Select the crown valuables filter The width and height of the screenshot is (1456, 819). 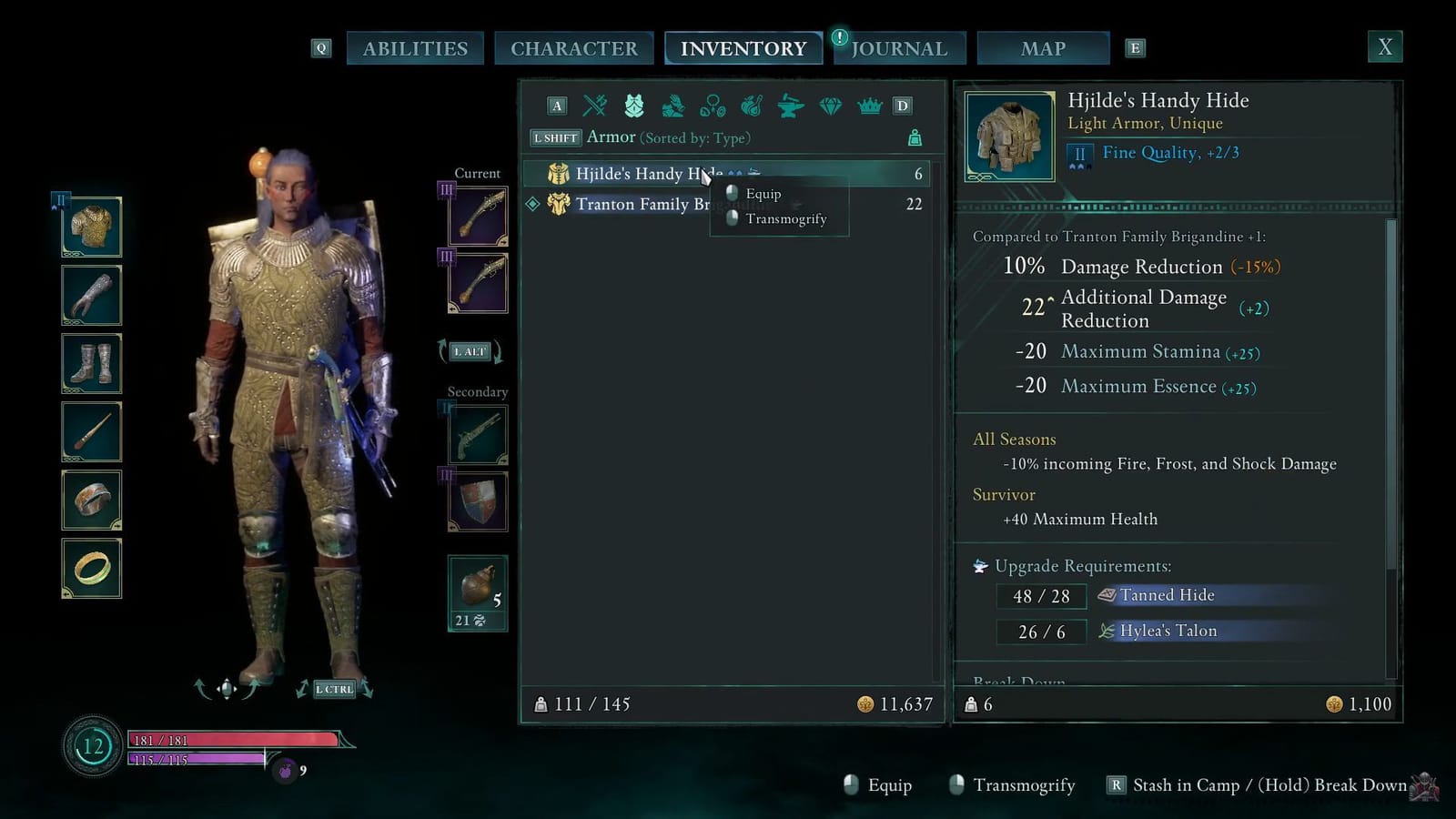pyautogui.click(x=868, y=106)
